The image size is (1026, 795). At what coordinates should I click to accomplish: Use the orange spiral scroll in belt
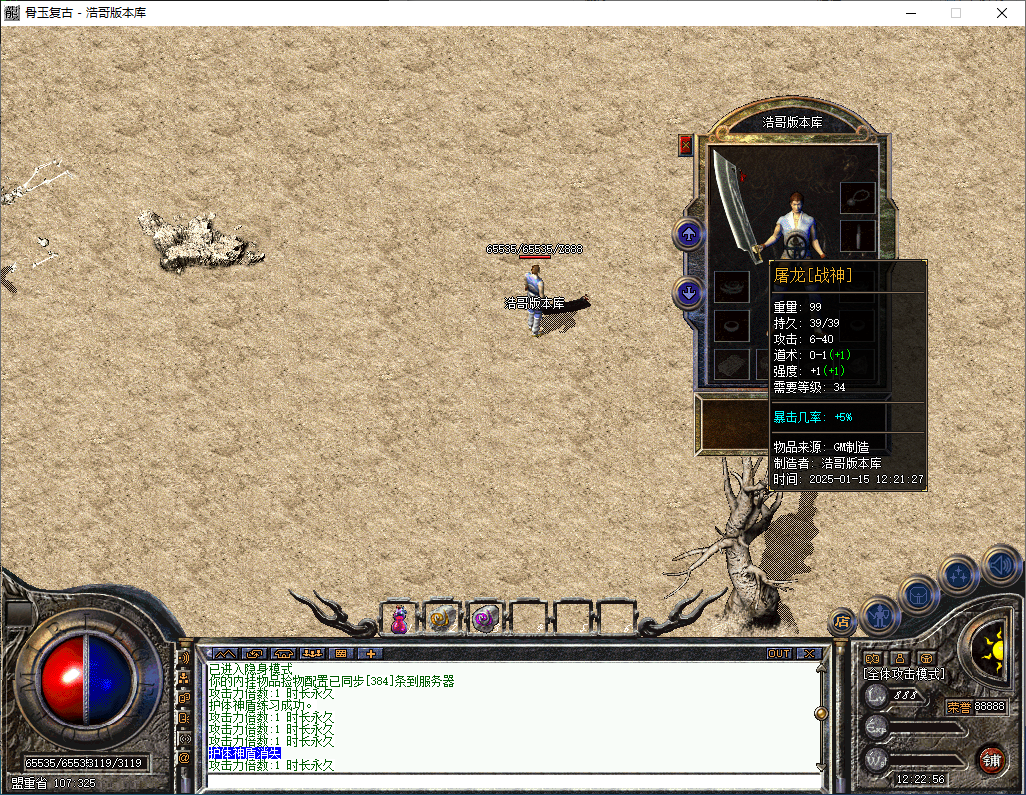click(x=441, y=620)
